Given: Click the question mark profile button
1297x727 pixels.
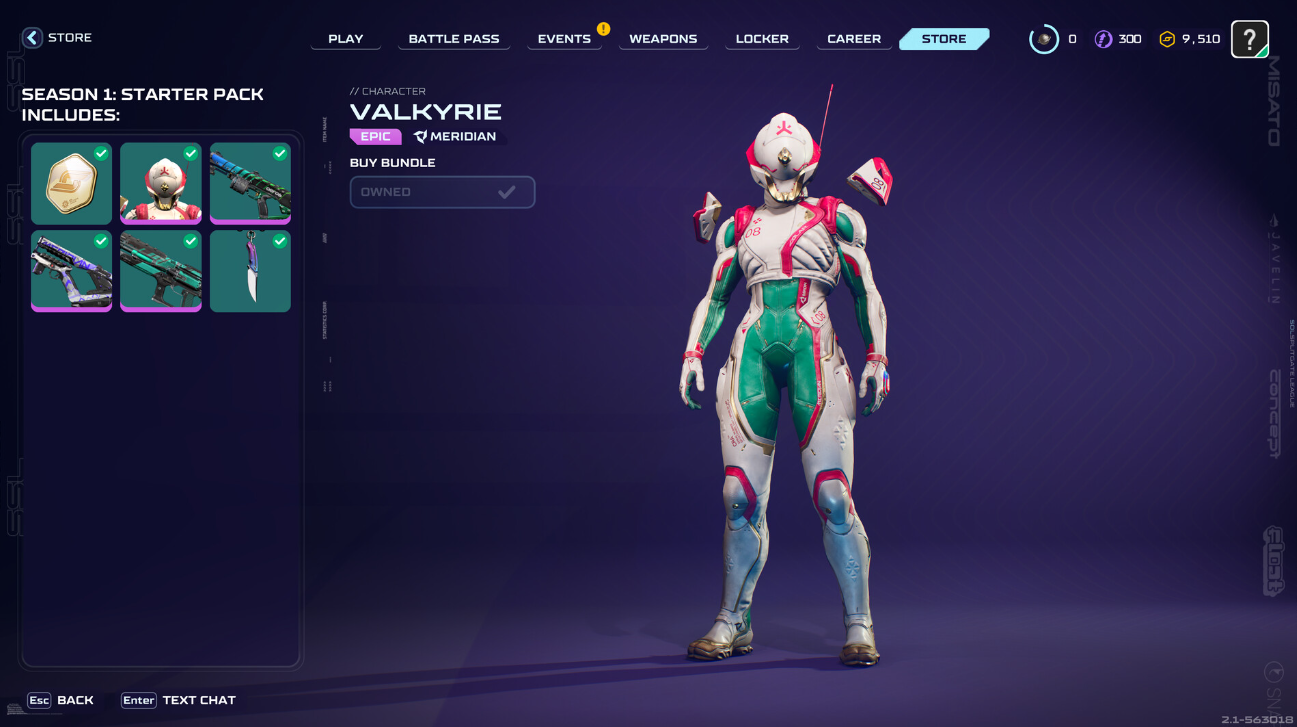Looking at the screenshot, I should pos(1249,39).
